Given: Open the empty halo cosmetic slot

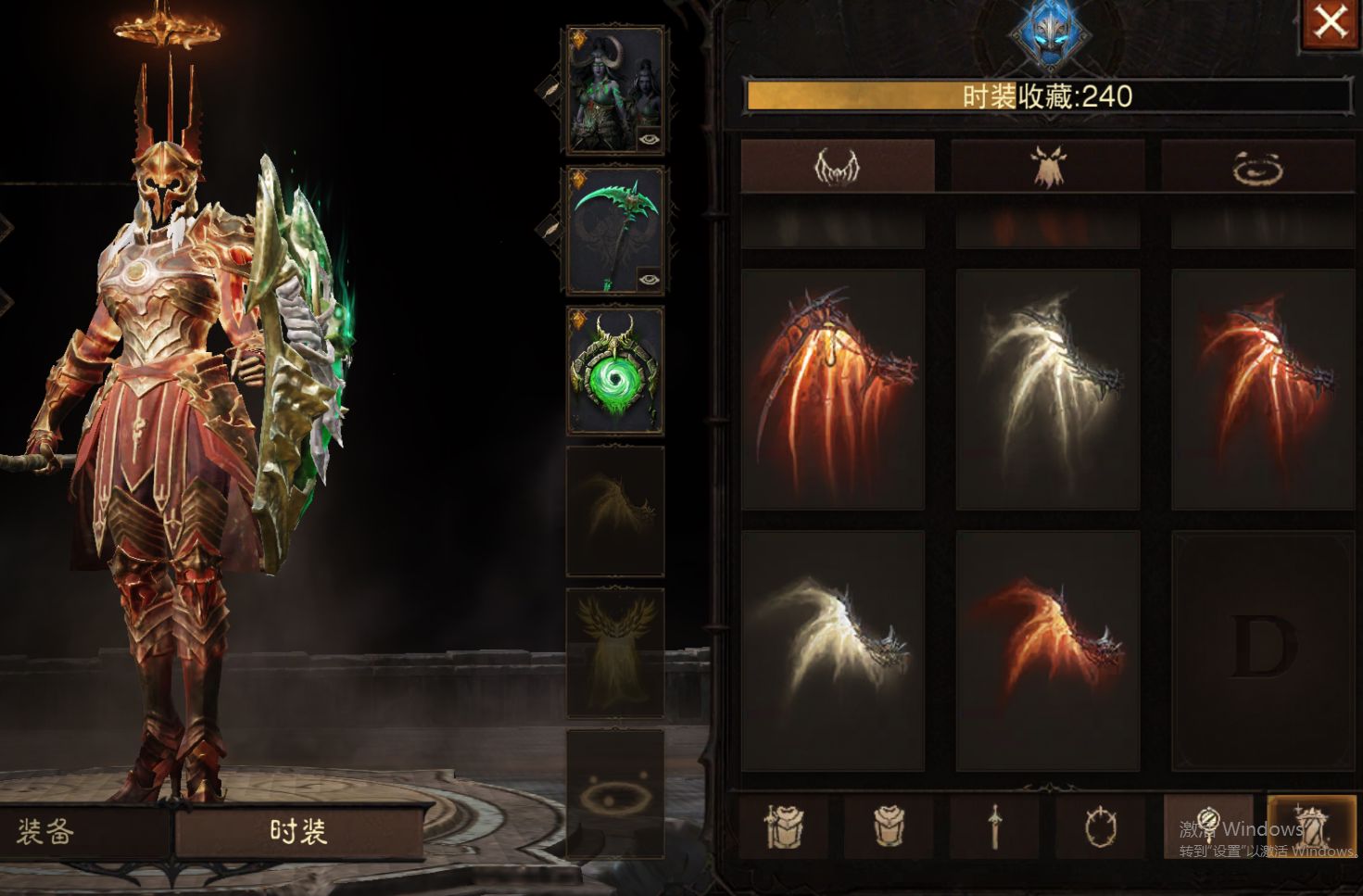Looking at the screenshot, I should pos(615,792).
